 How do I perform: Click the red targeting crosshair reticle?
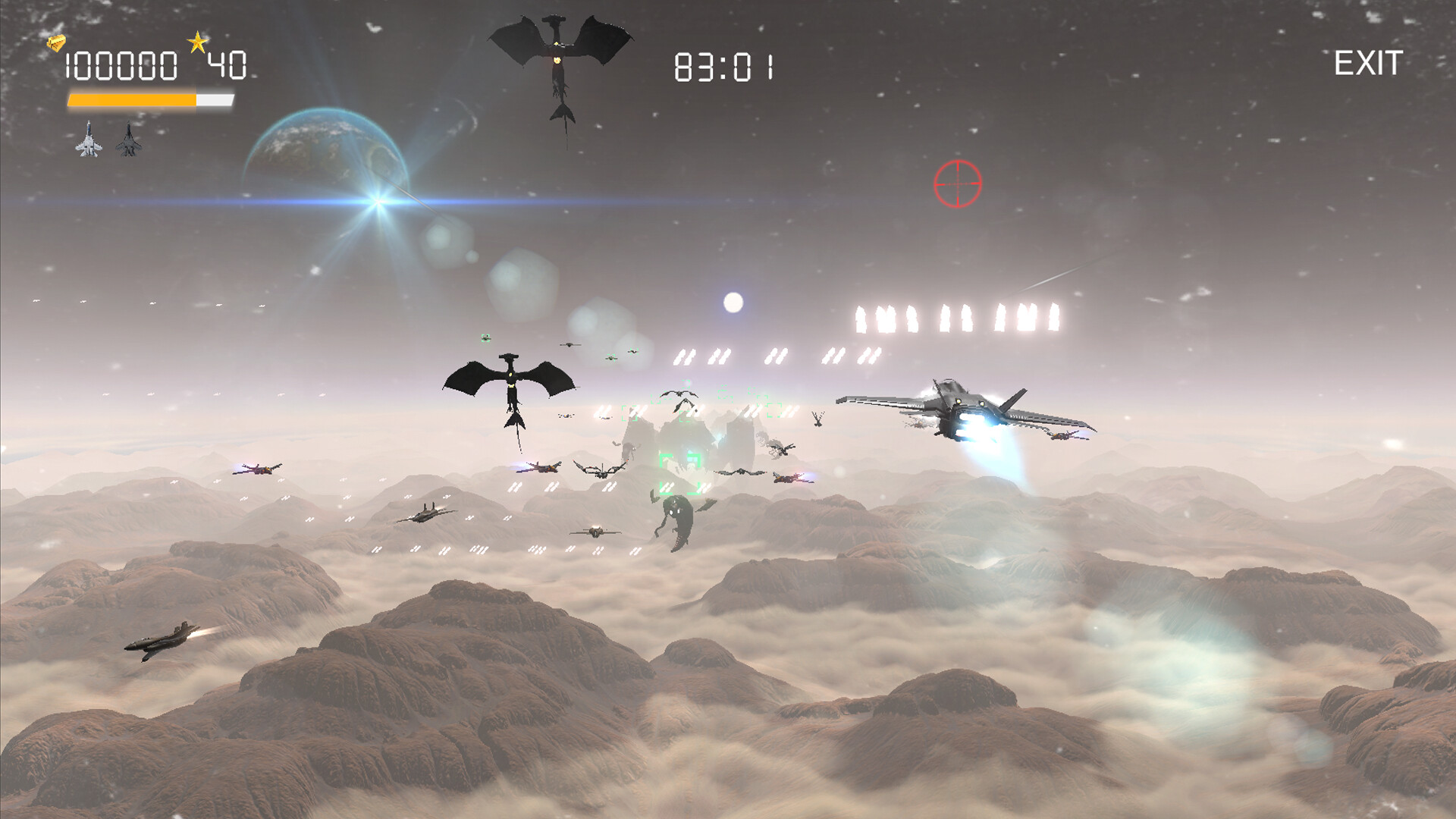tap(959, 182)
